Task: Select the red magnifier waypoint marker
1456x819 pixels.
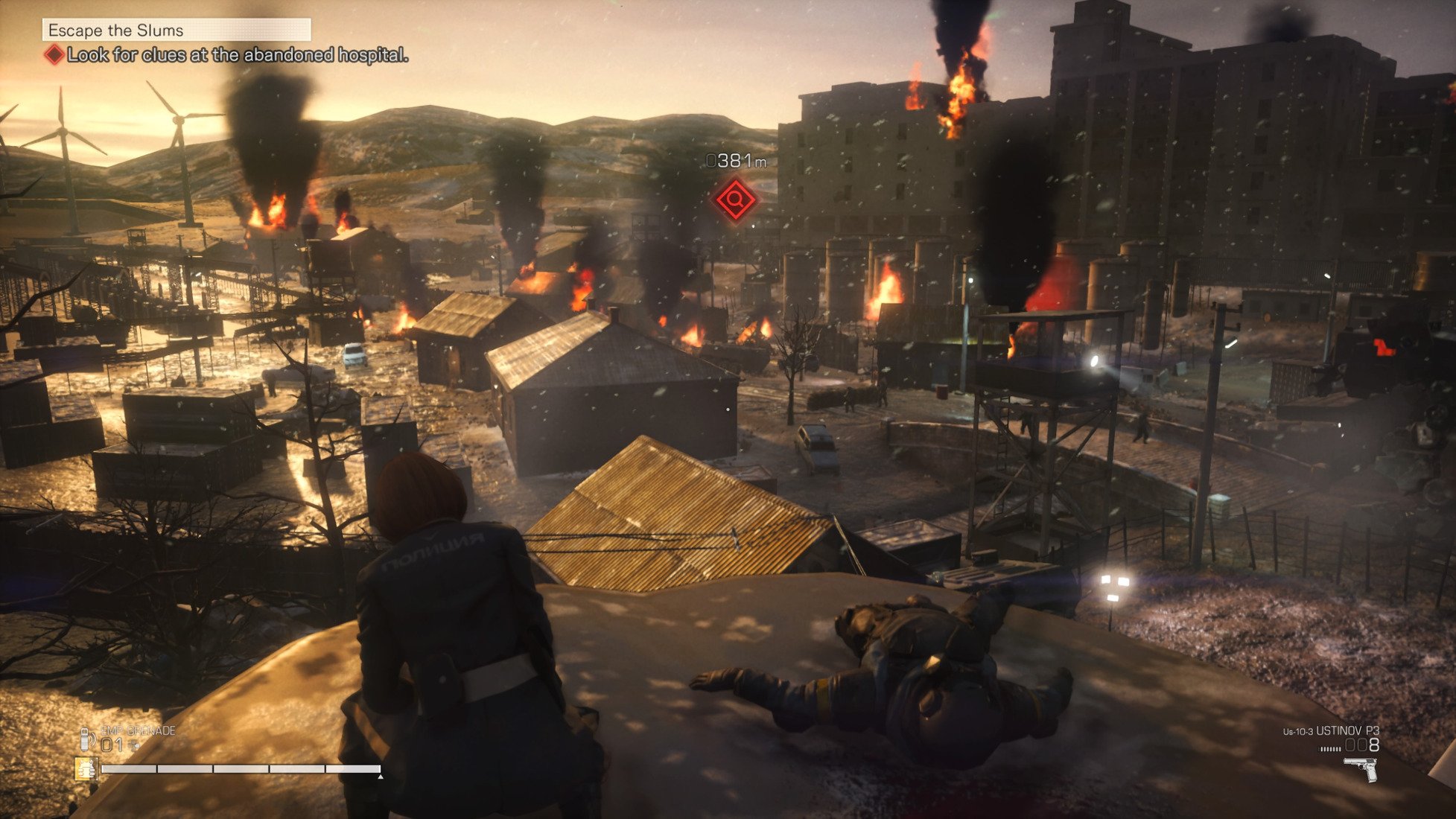Action: click(736, 200)
